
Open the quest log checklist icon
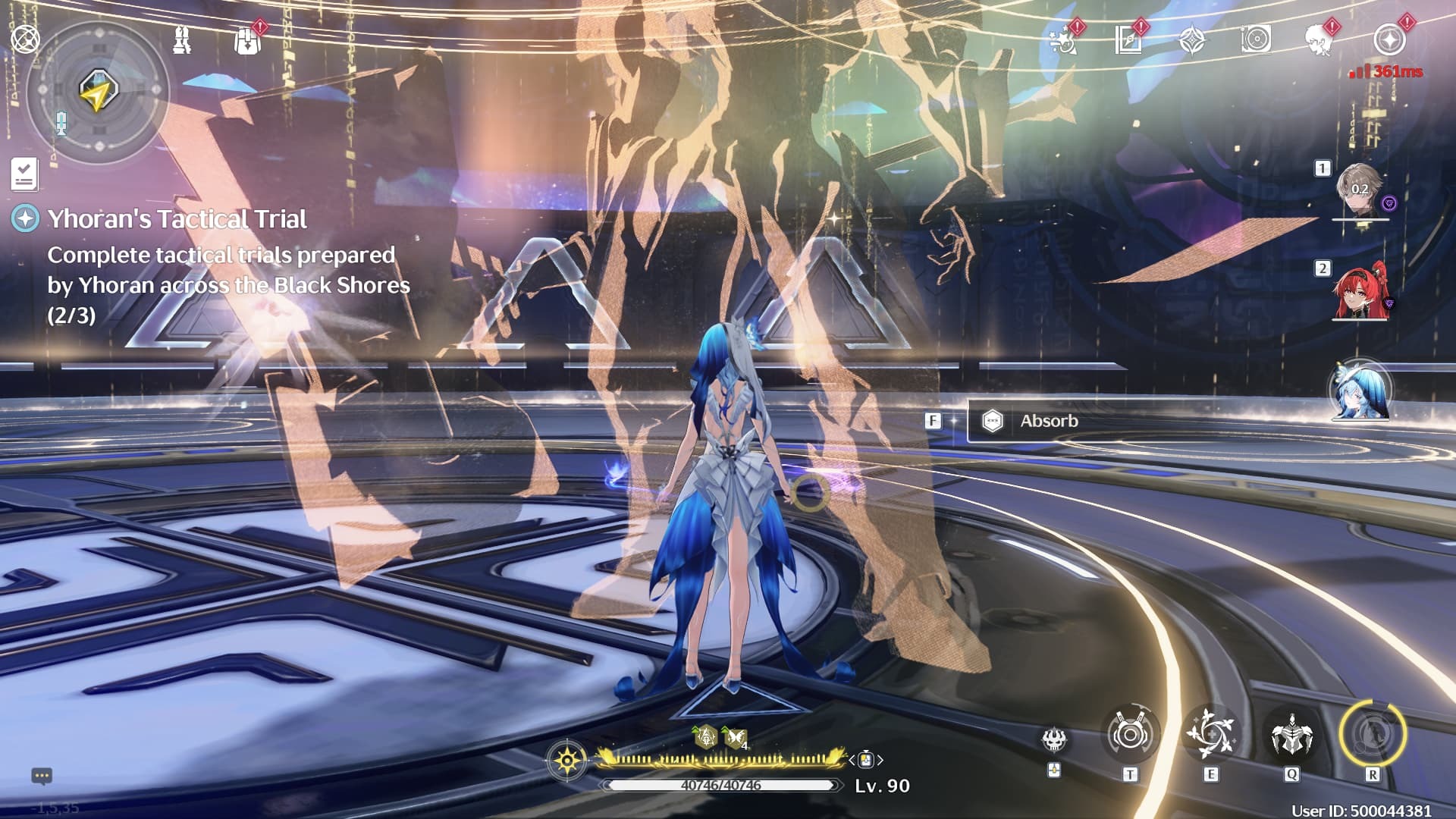pyautogui.click(x=24, y=174)
